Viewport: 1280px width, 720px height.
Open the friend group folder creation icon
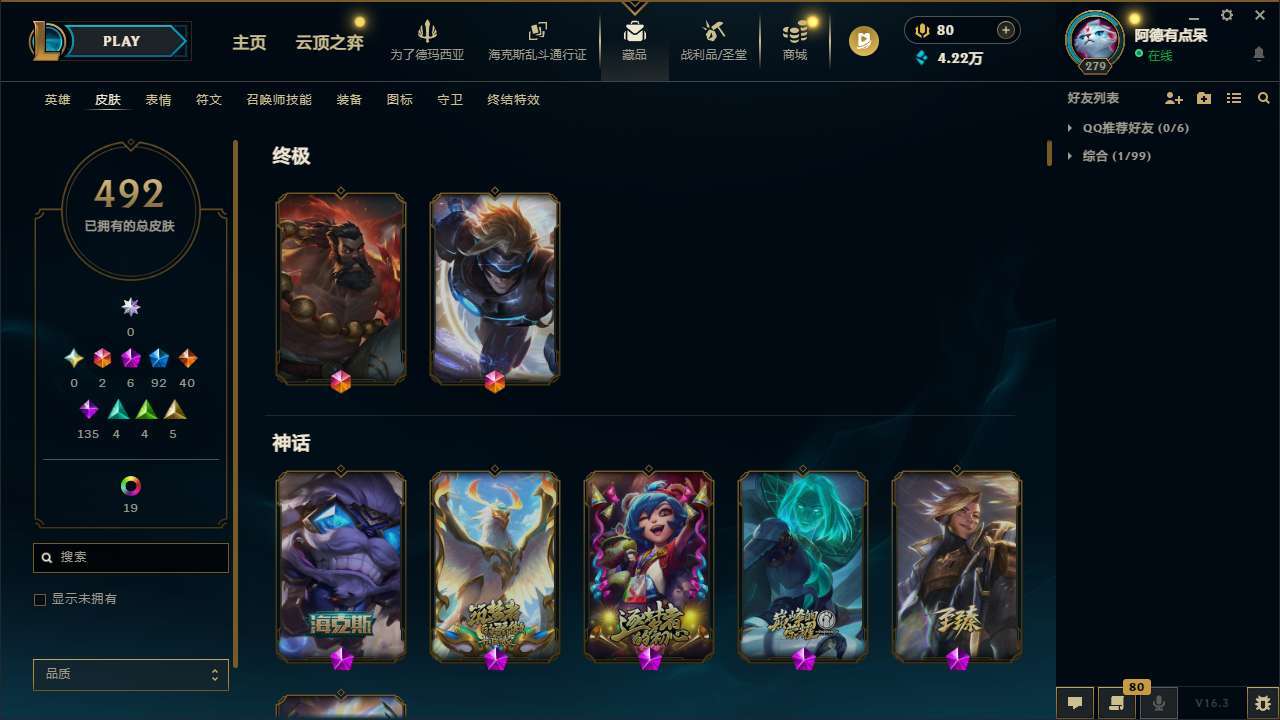pos(1204,98)
